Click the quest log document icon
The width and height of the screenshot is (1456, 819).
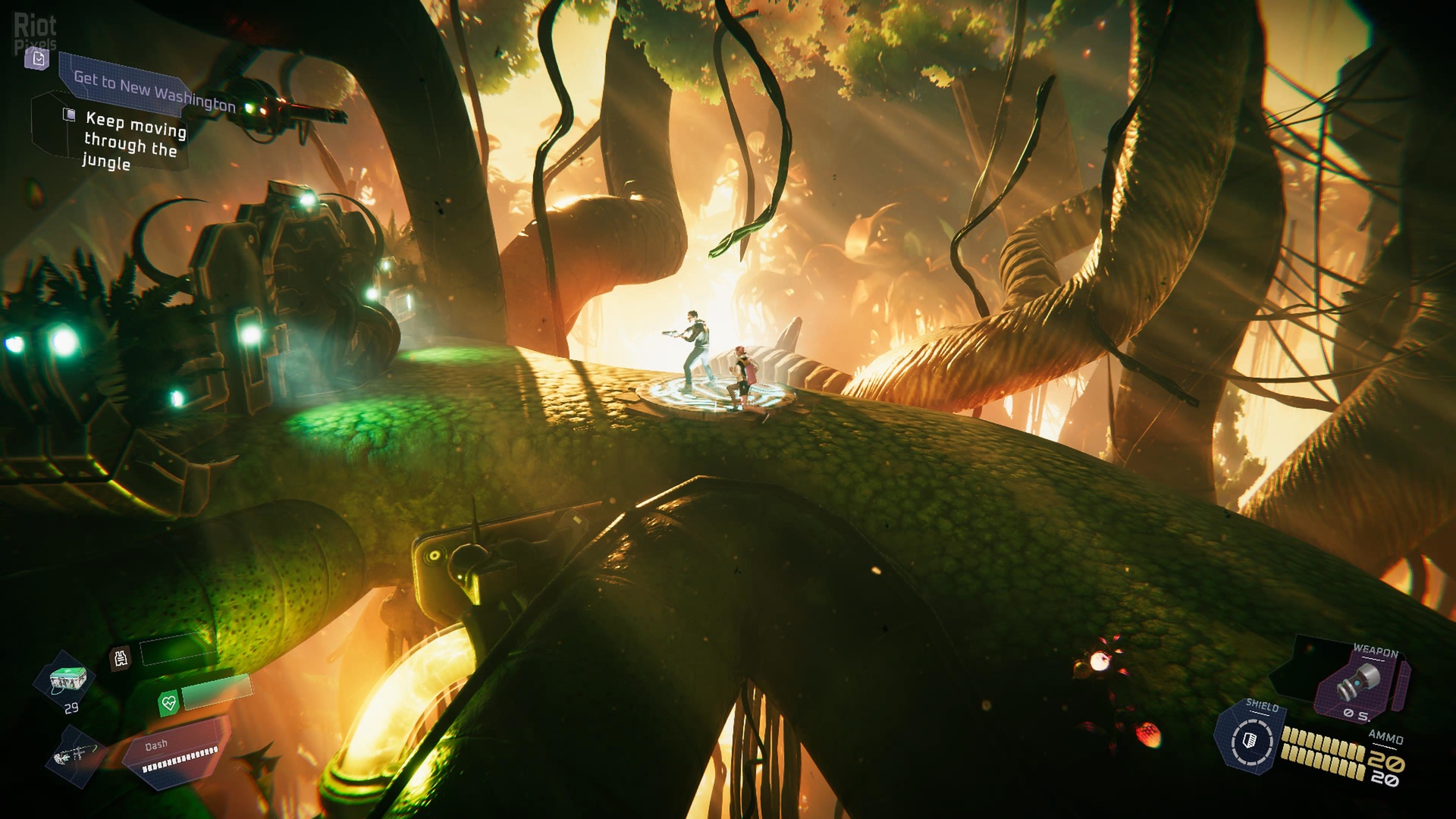[38, 58]
